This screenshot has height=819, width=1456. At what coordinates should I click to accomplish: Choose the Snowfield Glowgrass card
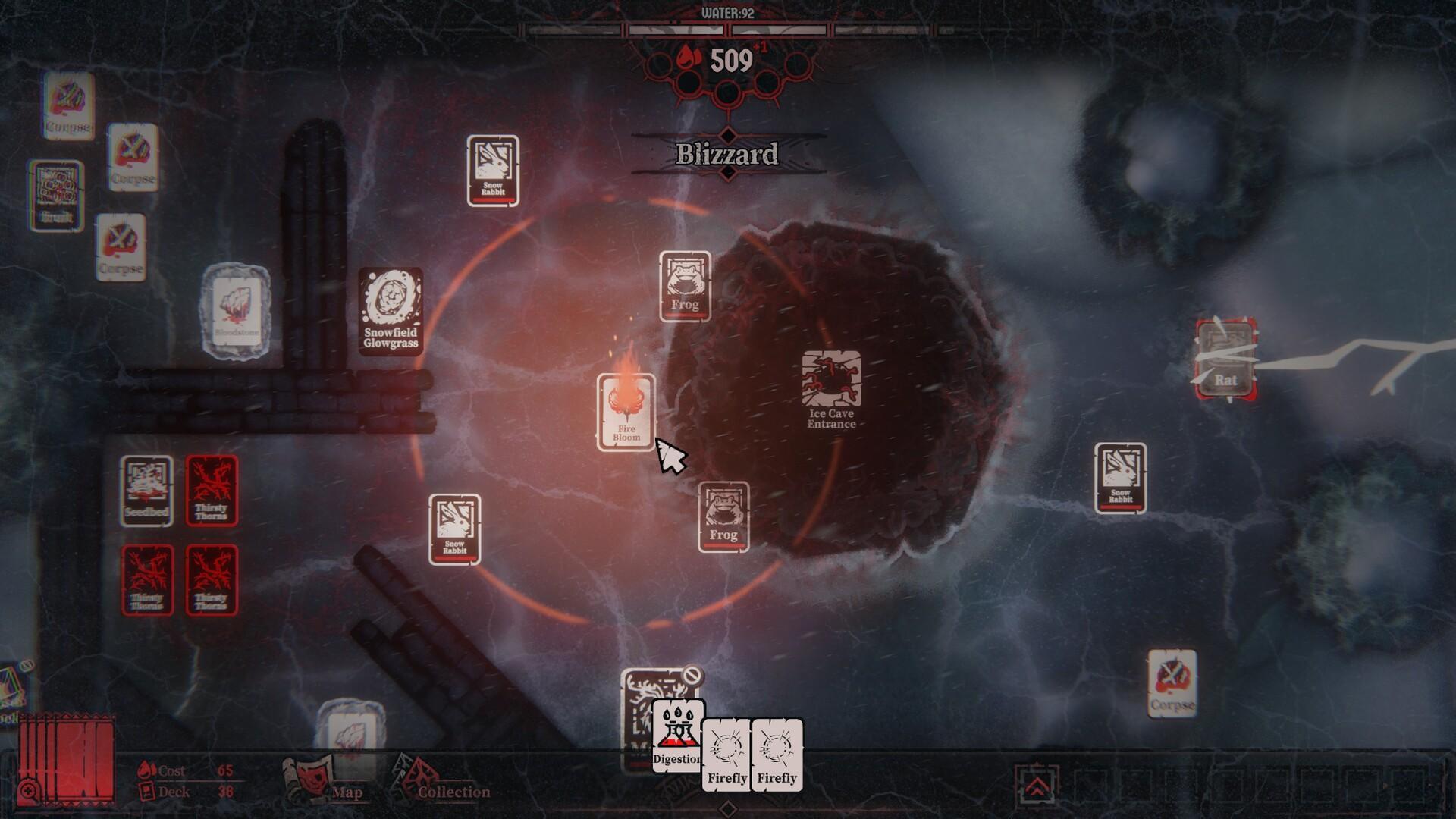coord(391,310)
